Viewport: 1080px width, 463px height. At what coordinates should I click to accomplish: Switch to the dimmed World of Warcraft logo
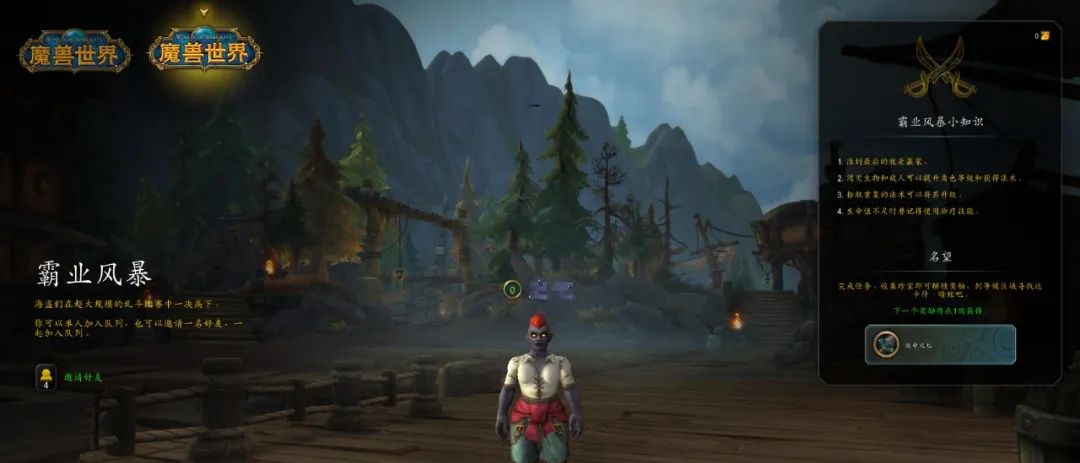(74, 51)
